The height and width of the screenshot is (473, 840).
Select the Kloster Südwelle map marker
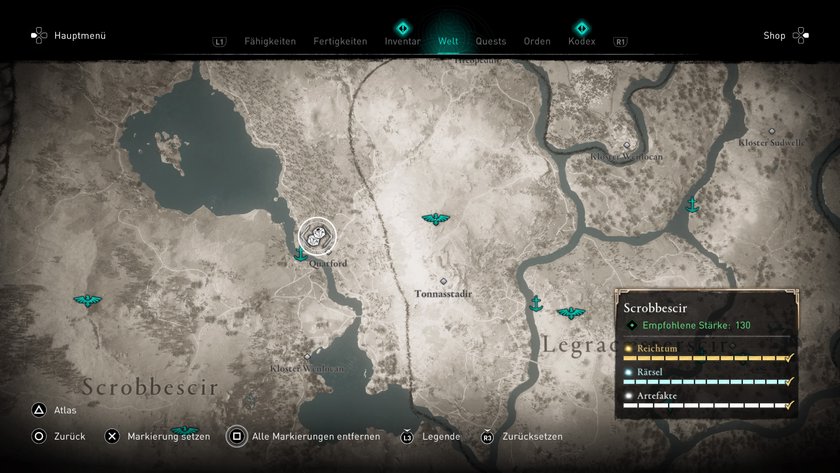pyautogui.click(x=771, y=132)
